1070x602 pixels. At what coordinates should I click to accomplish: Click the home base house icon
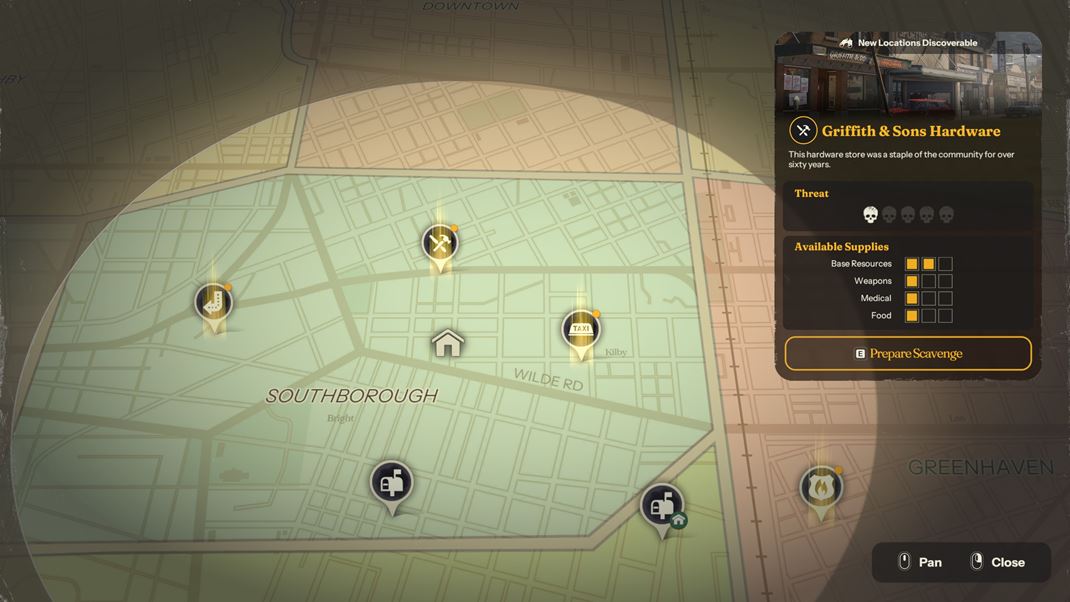(x=448, y=344)
